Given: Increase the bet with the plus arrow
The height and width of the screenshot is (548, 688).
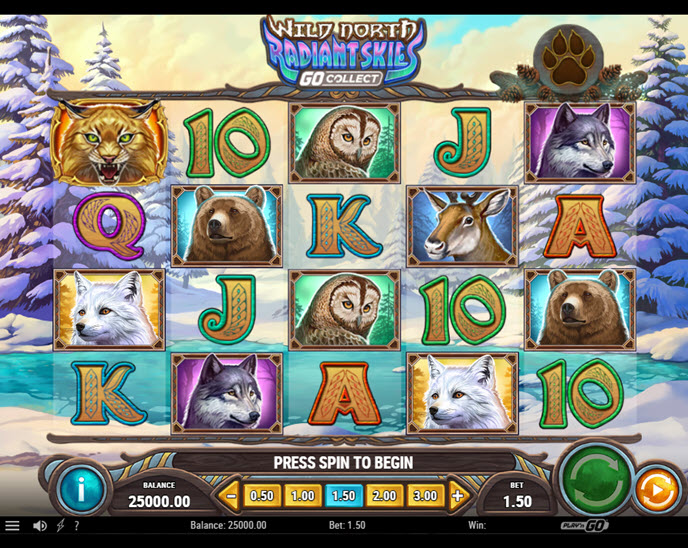Looking at the screenshot, I should point(458,495).
